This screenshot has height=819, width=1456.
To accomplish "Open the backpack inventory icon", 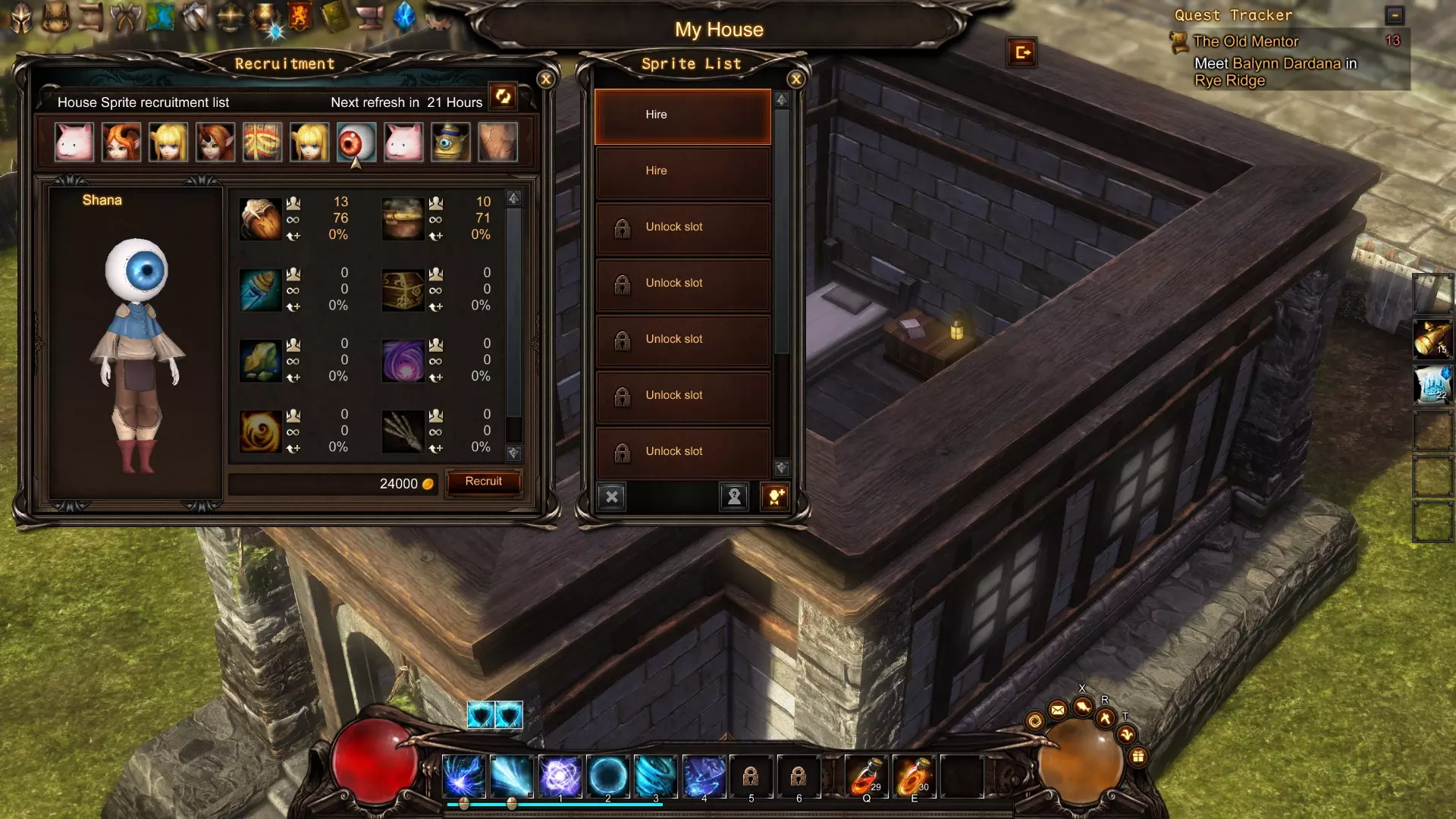I will coord(55,17).
